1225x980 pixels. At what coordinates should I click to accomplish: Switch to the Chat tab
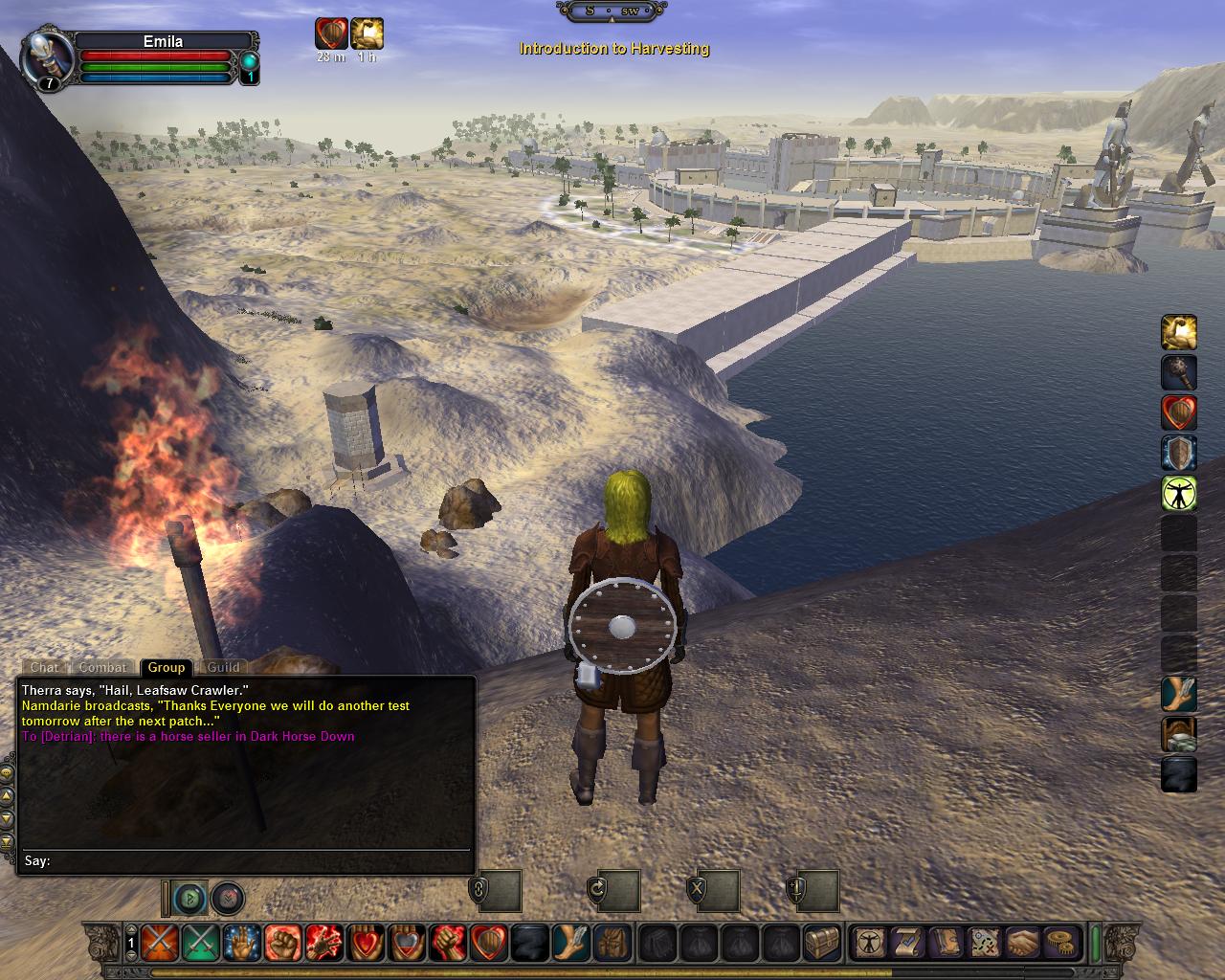(44, 667)
